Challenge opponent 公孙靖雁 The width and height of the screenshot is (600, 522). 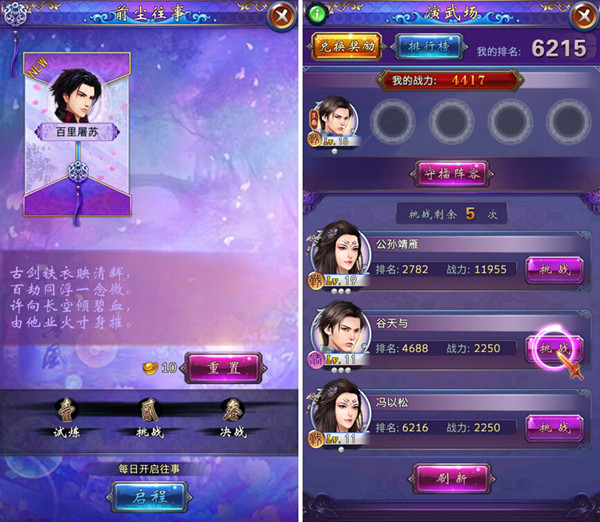tap(553, 270)
